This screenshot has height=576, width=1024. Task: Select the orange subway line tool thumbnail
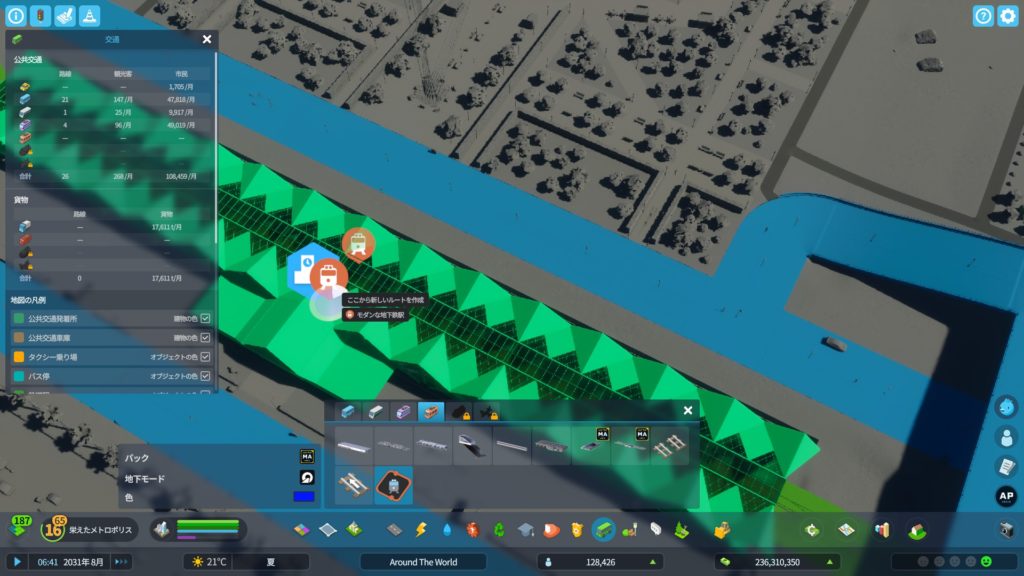pyautogui.click(x=393, y=485)
